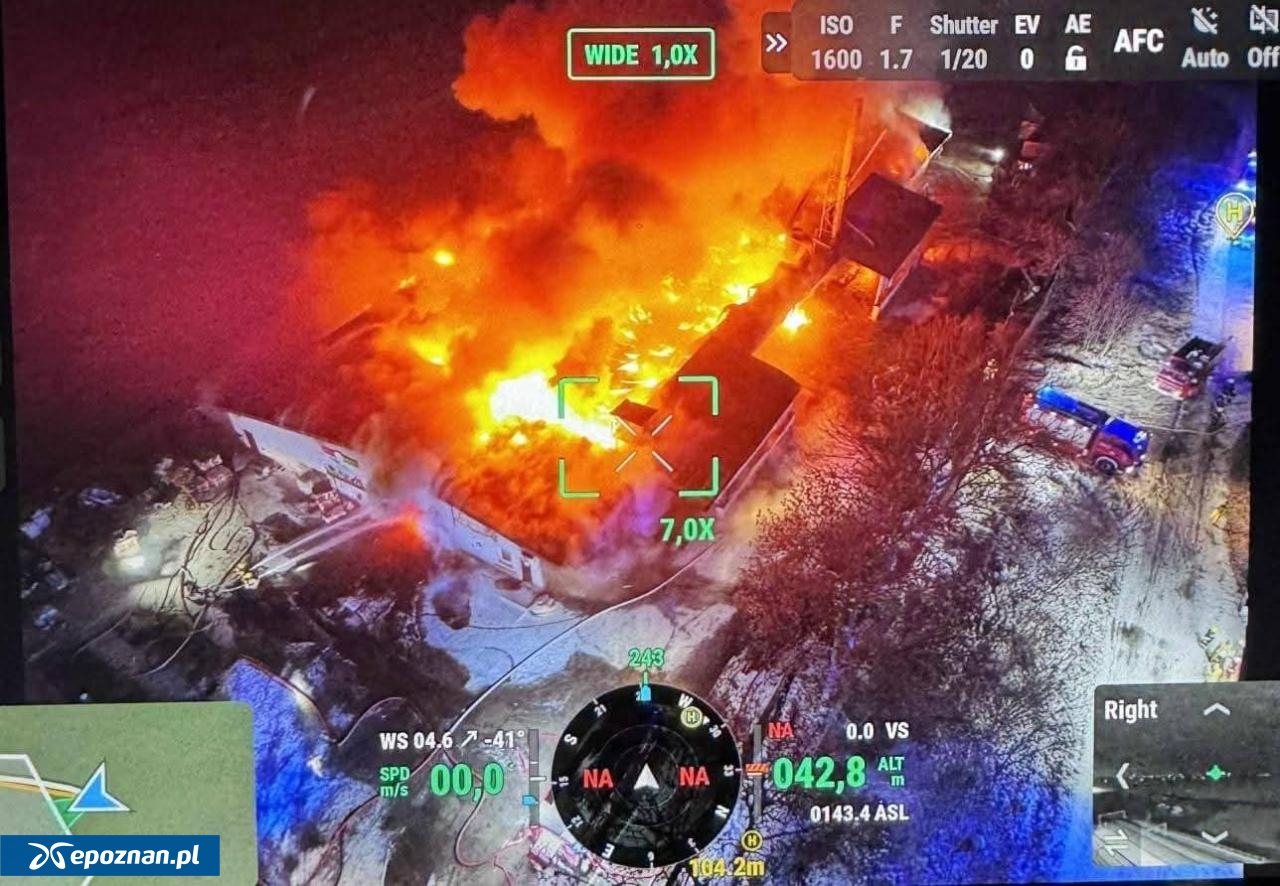
Task: Collapse the camera settings bar with the double arrow
Action: coord(776,42)
